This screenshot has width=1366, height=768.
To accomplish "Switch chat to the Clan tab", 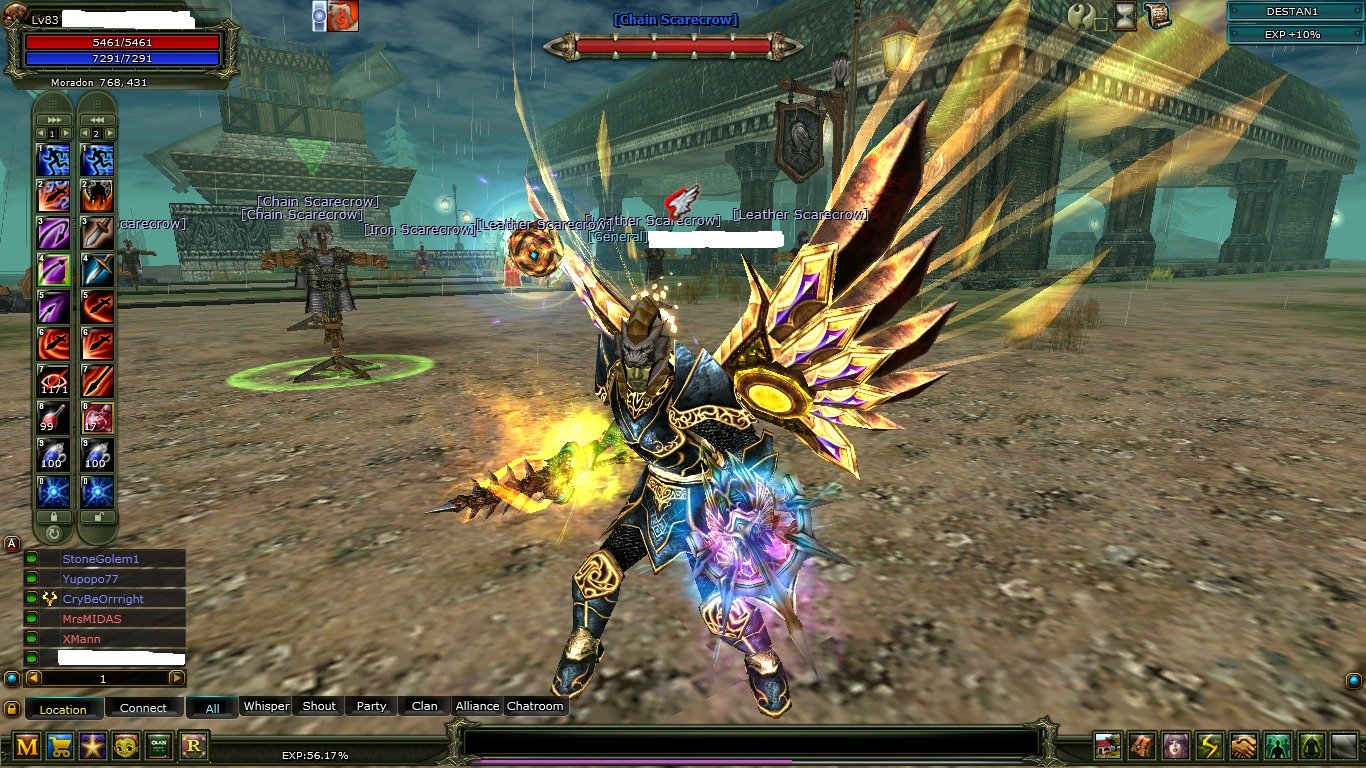I will tap(424, 706).
